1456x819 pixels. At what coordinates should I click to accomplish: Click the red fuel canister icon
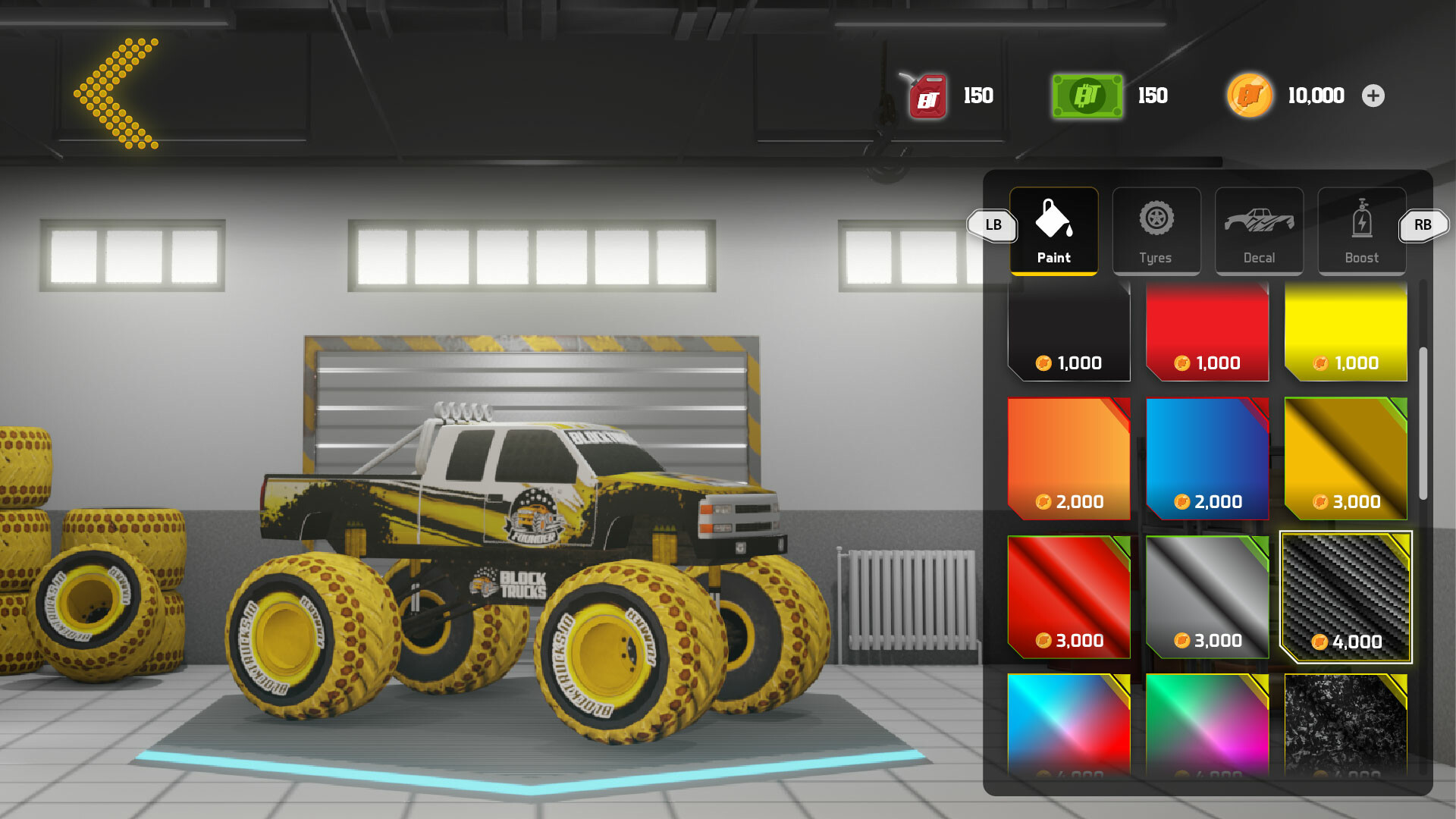[927, 96]
